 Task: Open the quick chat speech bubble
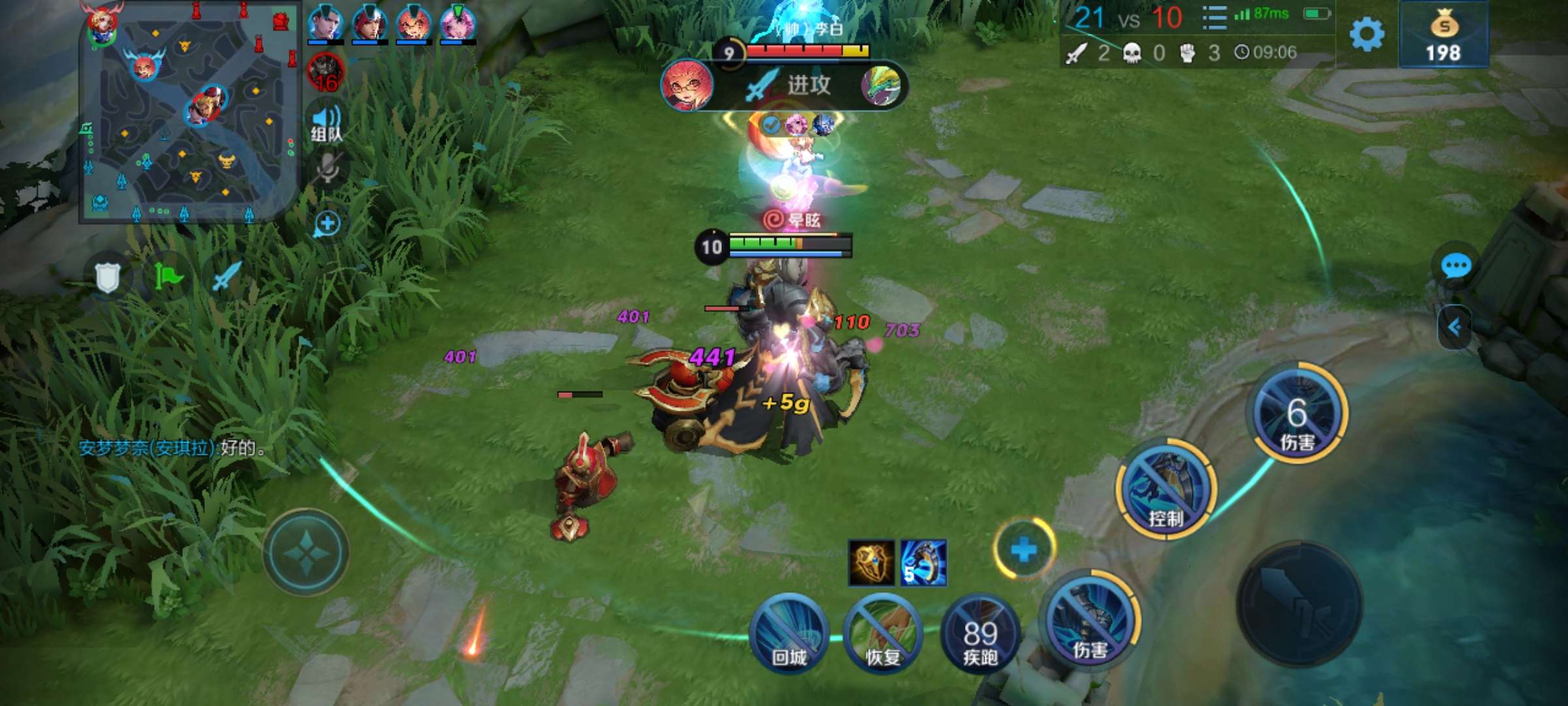click(x=1456, y=267)
